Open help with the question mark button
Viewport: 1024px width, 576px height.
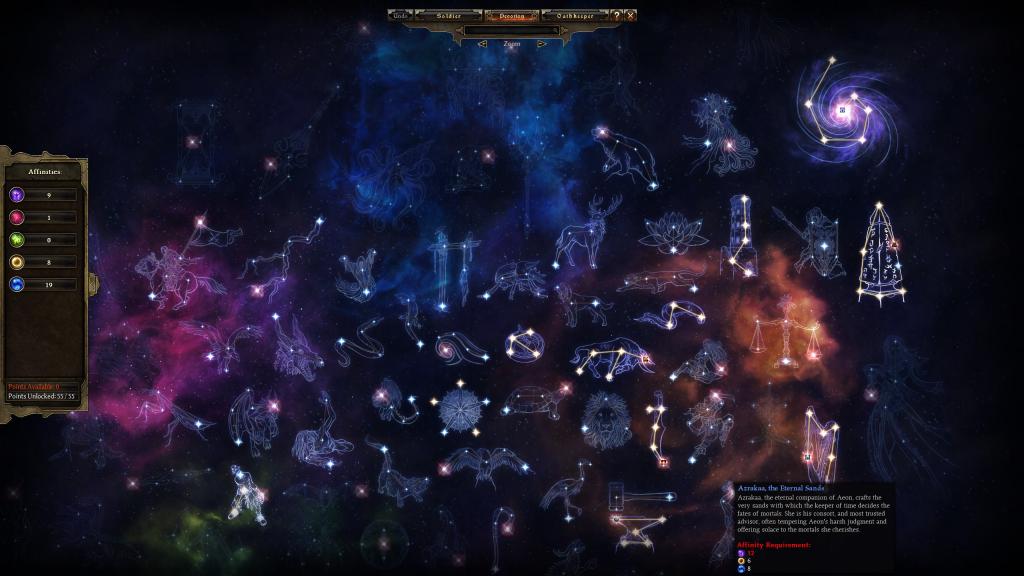(x=617, y=15)
